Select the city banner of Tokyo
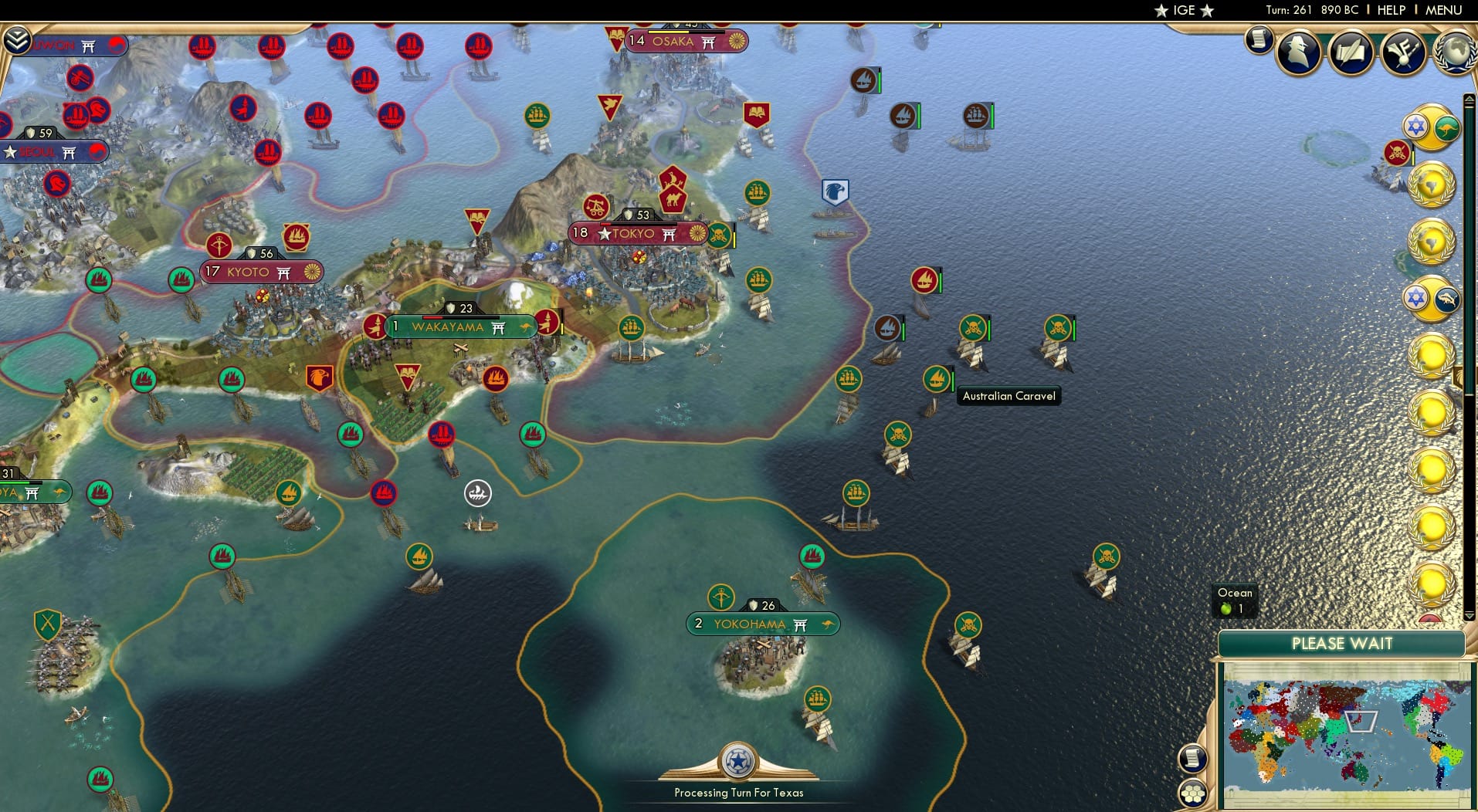Viewport: 1478px width, 812px height. pyautogui.click(x=635, y=233)
